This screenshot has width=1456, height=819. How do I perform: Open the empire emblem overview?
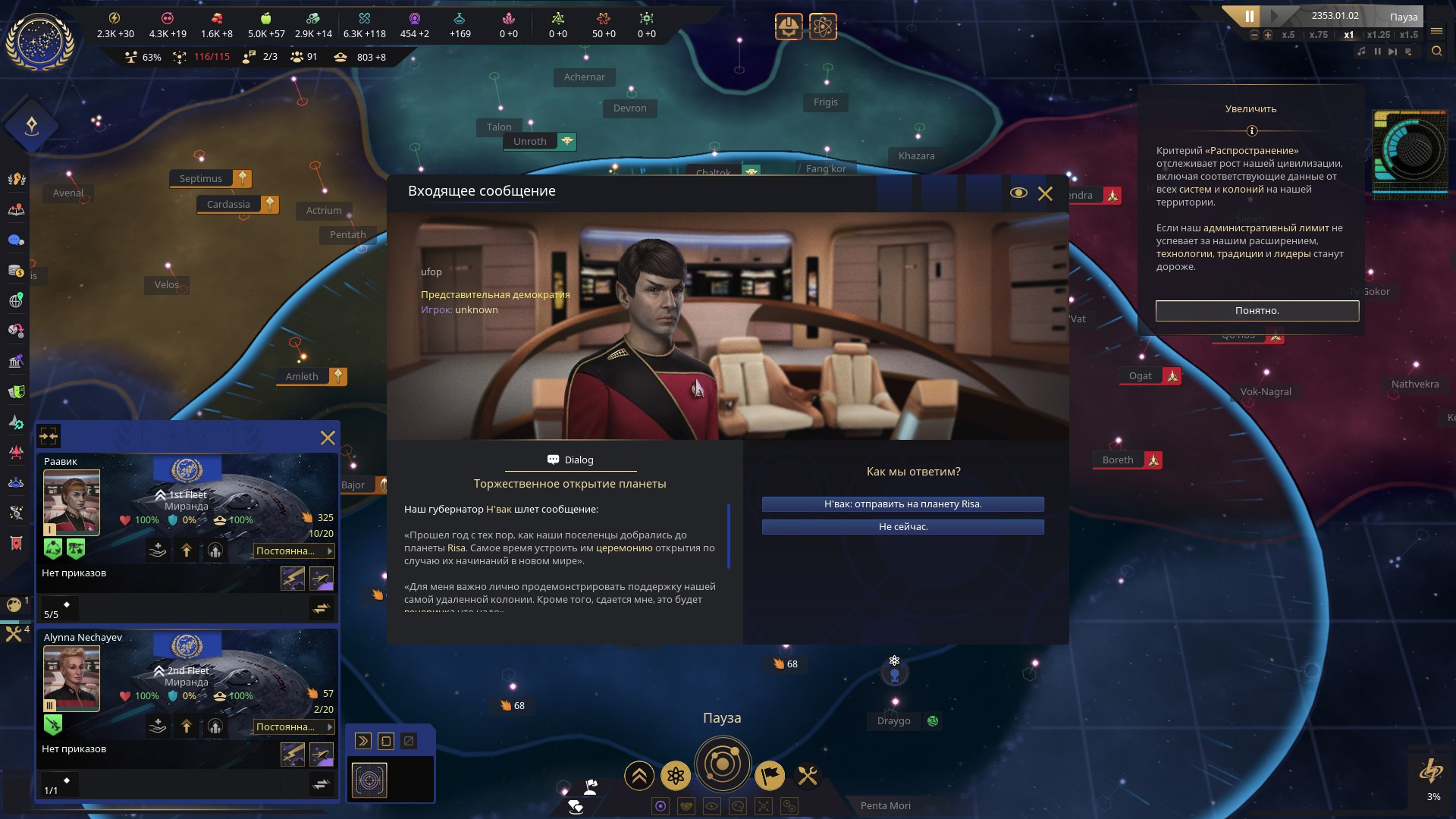[39, 42]
